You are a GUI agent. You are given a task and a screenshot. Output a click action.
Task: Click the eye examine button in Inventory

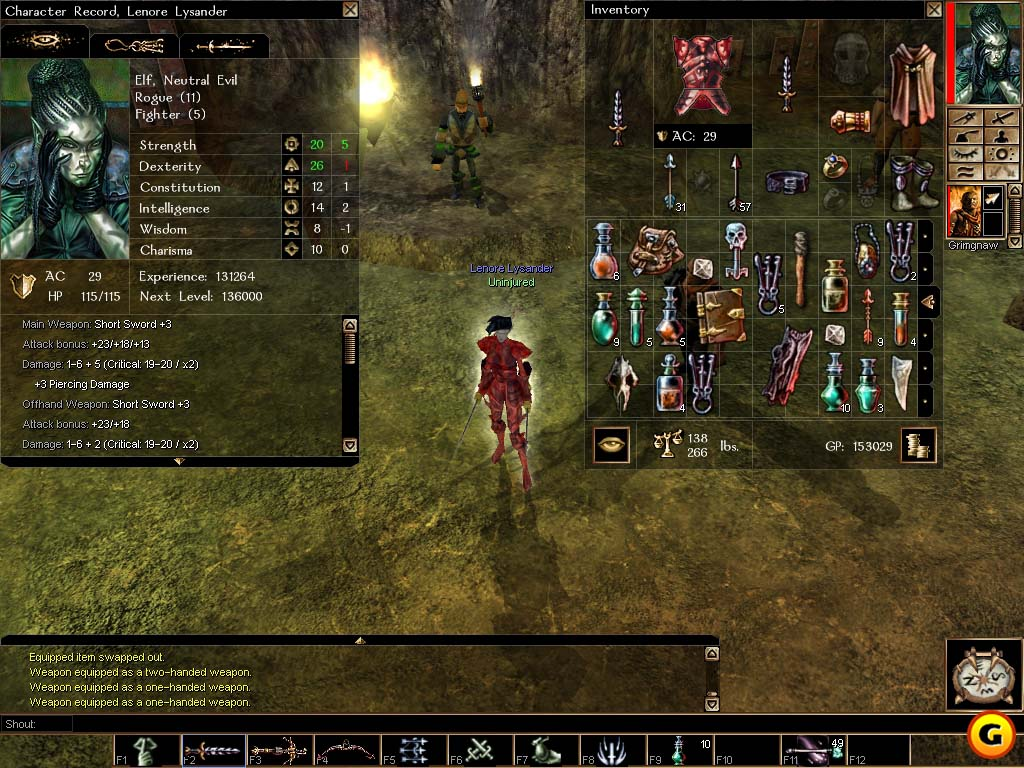(x=611, y=445)
